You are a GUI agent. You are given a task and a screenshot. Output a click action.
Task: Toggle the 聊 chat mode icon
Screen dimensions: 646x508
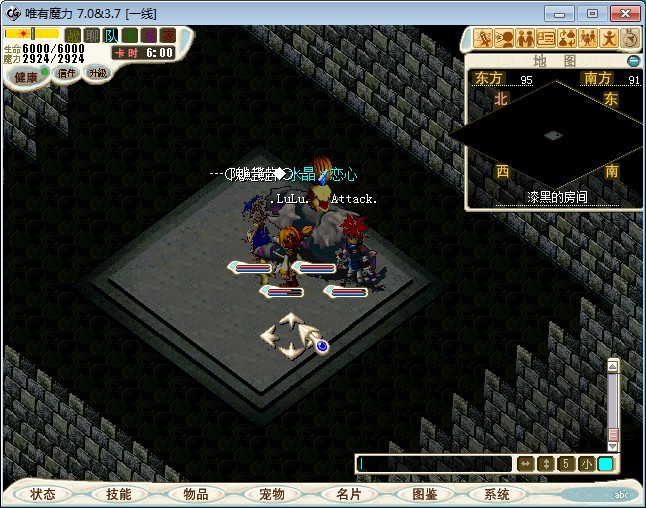click(x=92, y=35)
